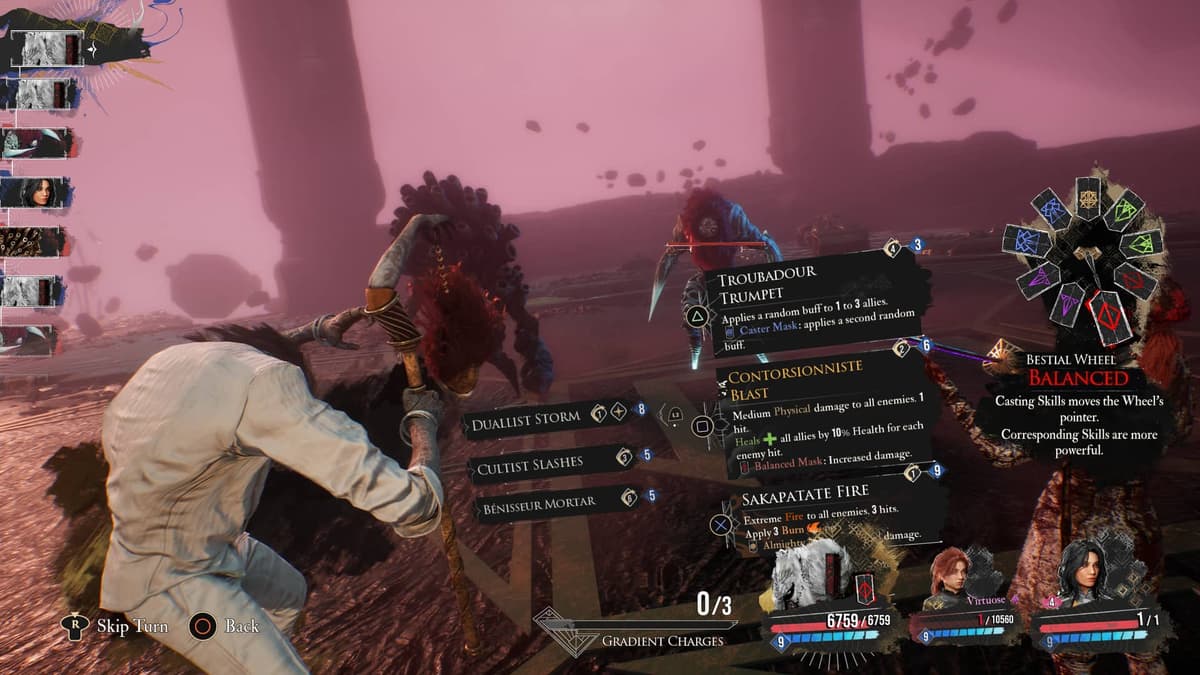Viewport: 1200px width, 675px height.
Task: Go Back from the skill menu
Action: 241,627
